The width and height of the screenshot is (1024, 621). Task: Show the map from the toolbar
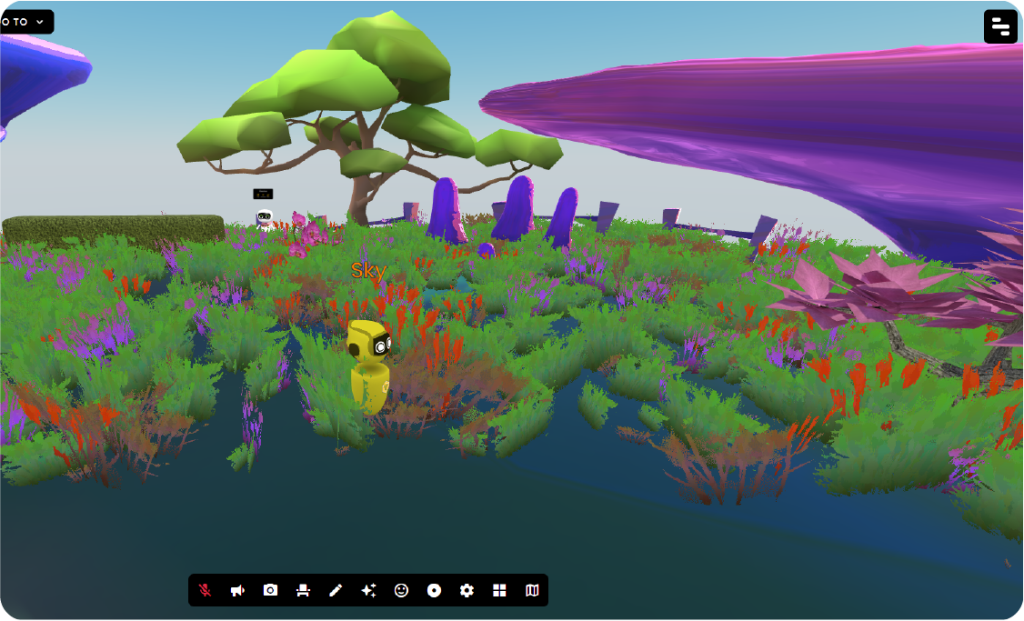[x=532, y=590]
